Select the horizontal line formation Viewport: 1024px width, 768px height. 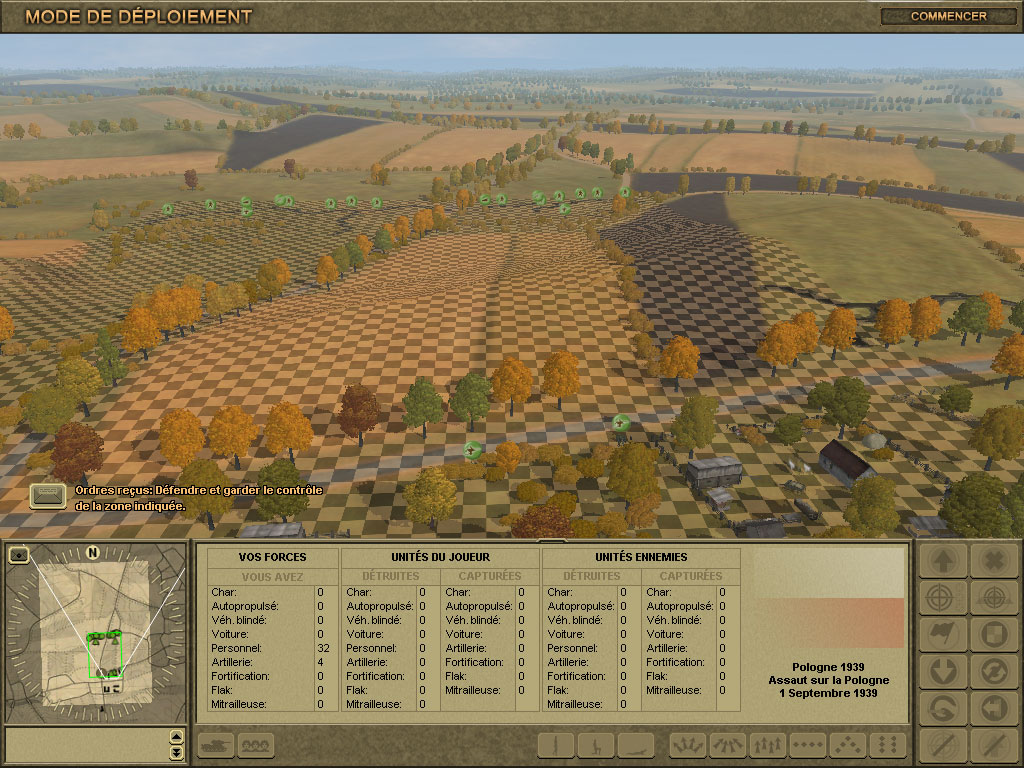coord(808,745)
